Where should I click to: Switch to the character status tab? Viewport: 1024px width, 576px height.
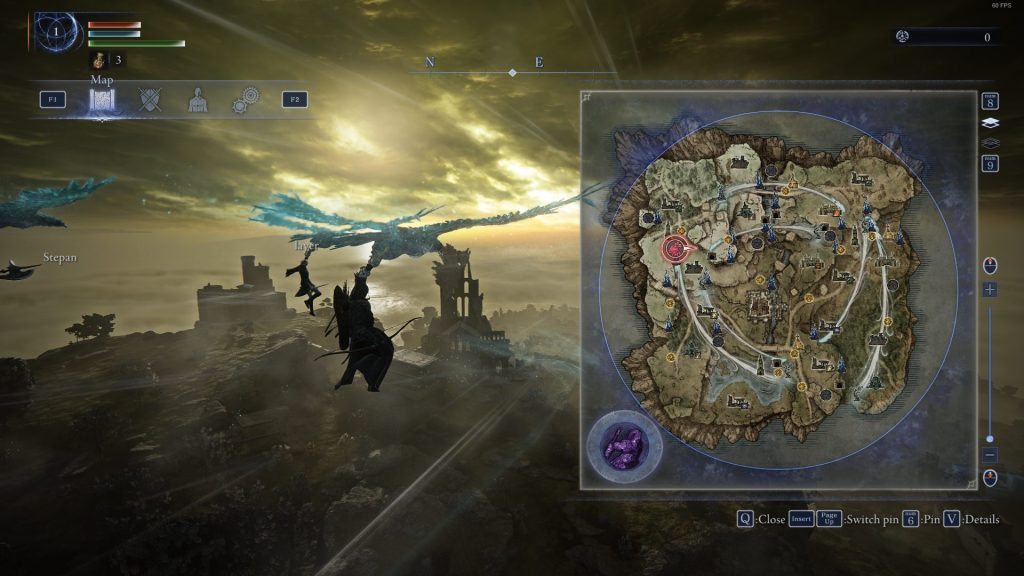point(198,100)
